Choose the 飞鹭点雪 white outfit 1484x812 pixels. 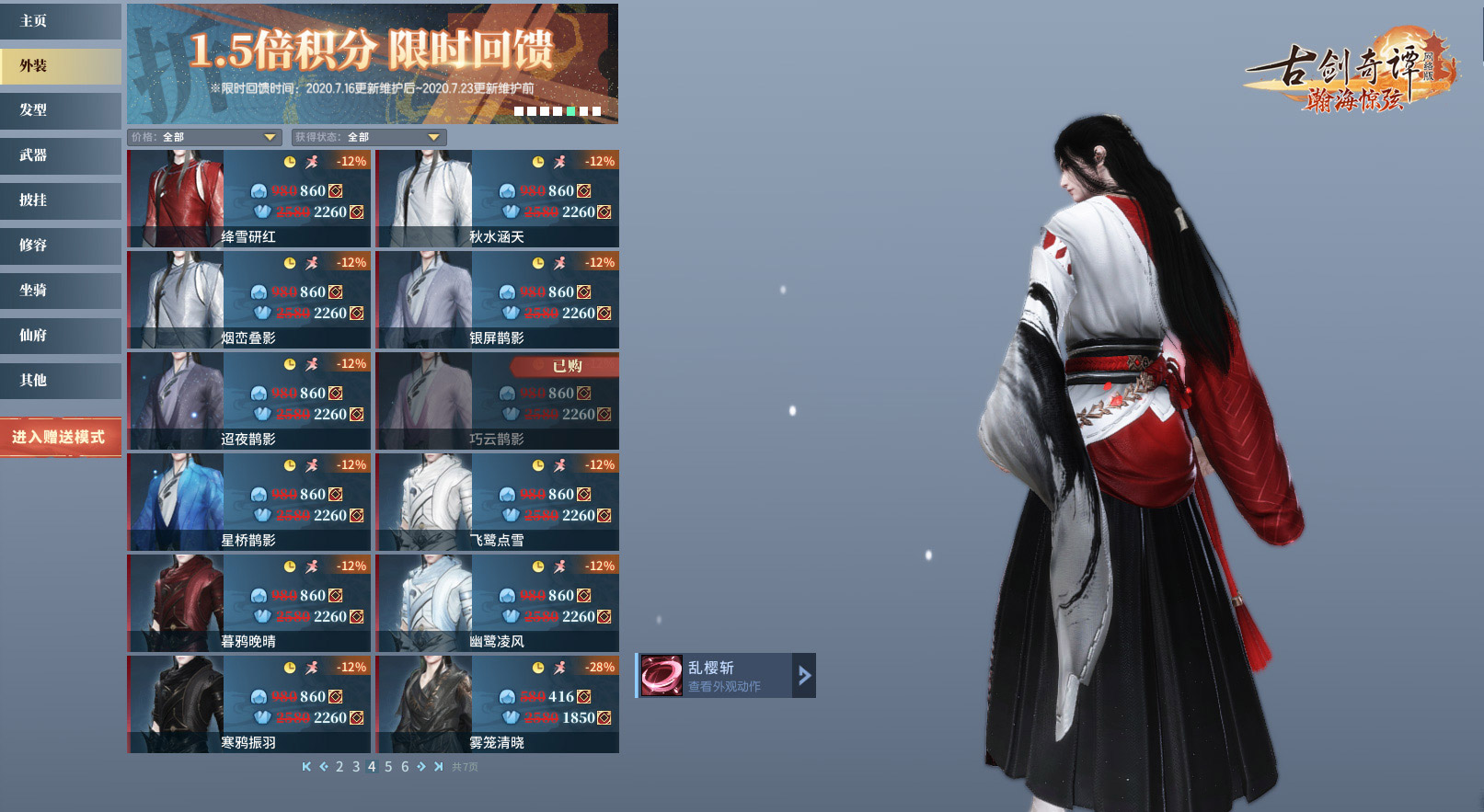click(497, 502)
